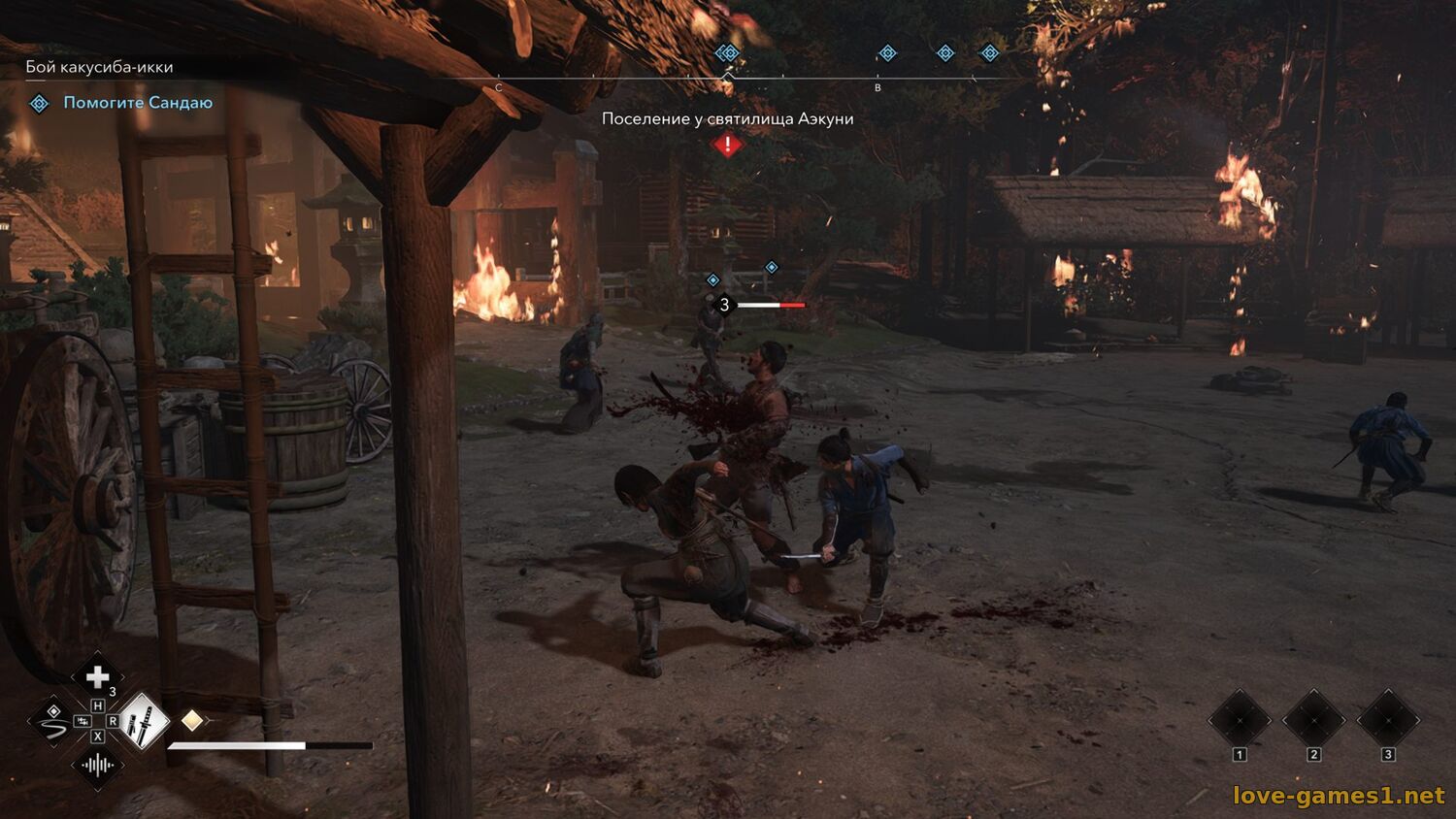Select the ability slot numbered 1
The width and height of the screenshot is (1456, 819).
click(x=1240, y=721)
